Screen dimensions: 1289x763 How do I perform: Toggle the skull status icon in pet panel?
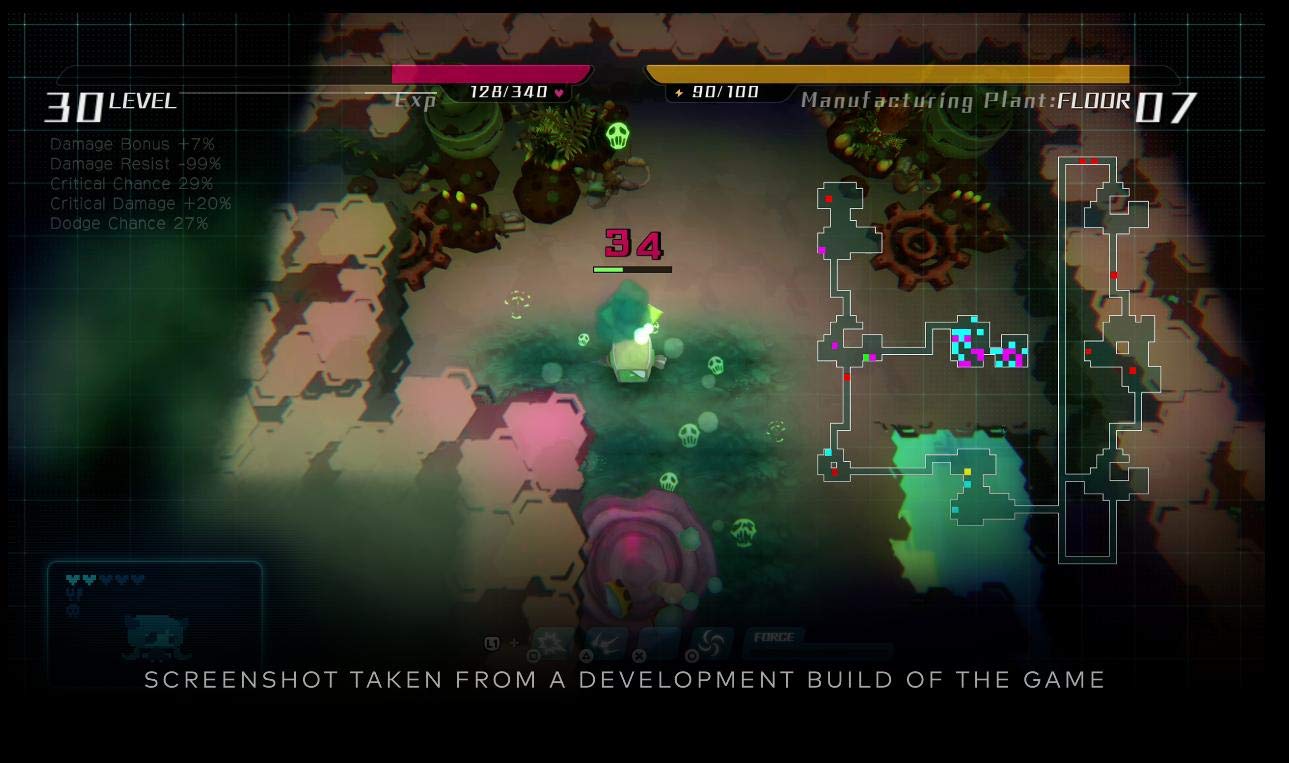point(72,608)
